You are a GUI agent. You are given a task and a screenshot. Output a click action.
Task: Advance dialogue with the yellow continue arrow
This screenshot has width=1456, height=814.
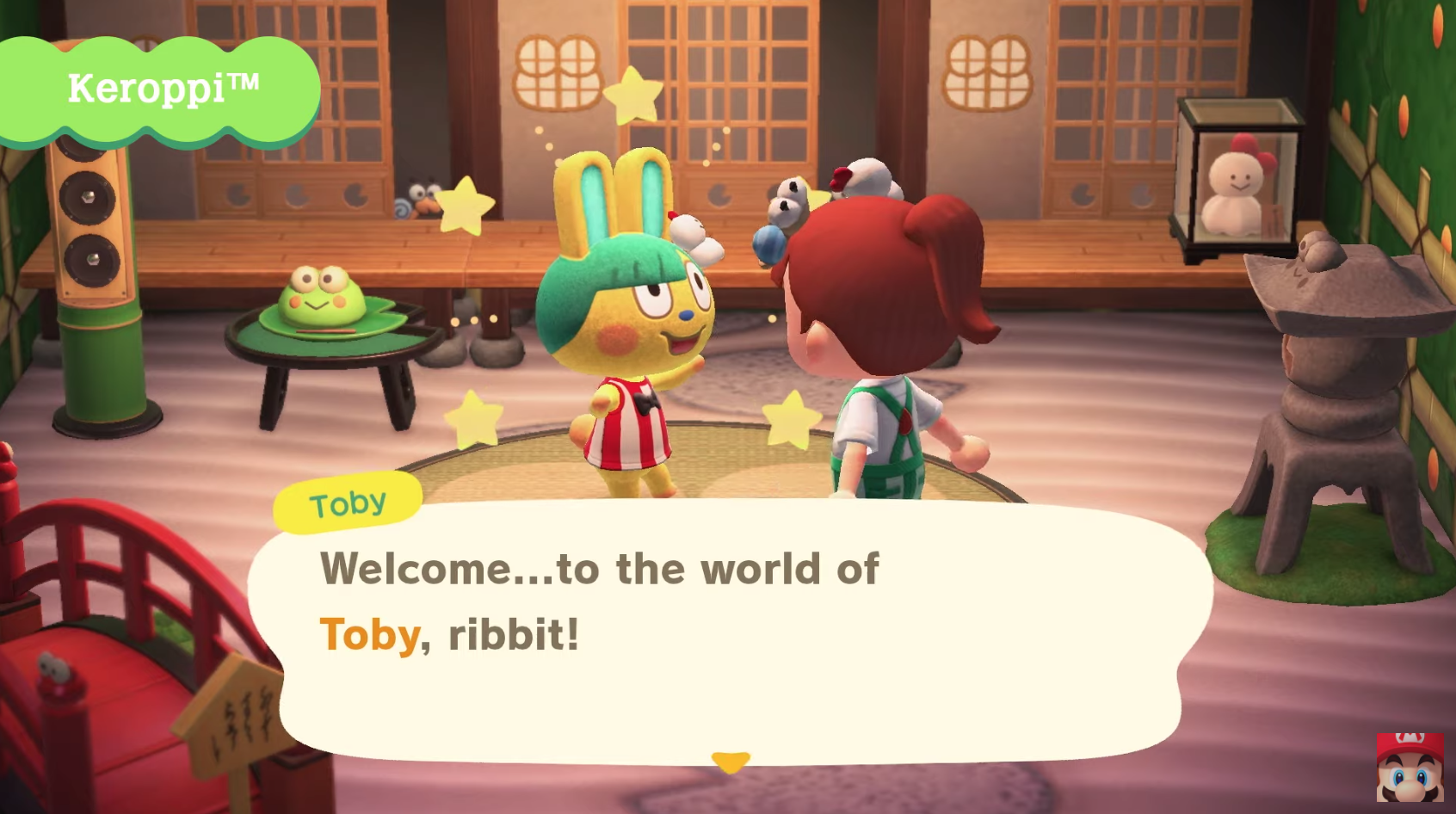731,762
